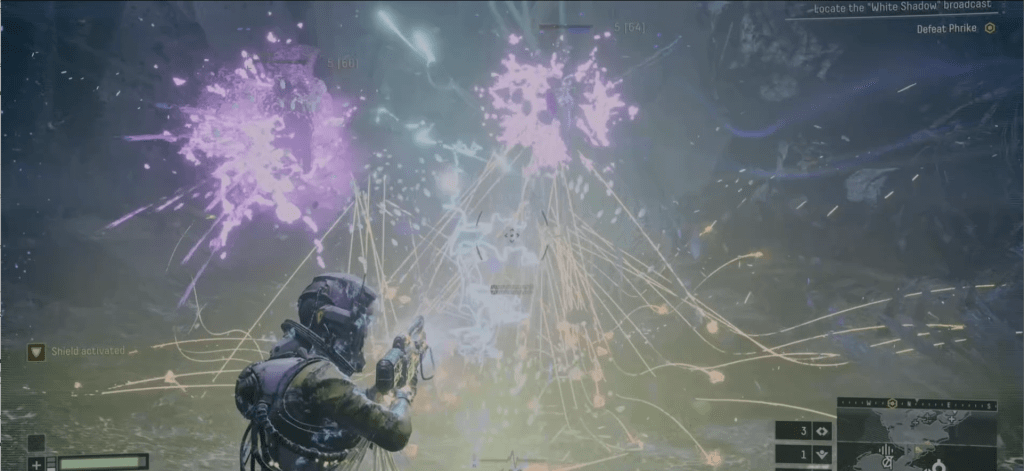Image resolution: width=1024 pixels, height=471 pixels.
Task: Click the plus icon beside the health bar
Action: click(36, 463)
